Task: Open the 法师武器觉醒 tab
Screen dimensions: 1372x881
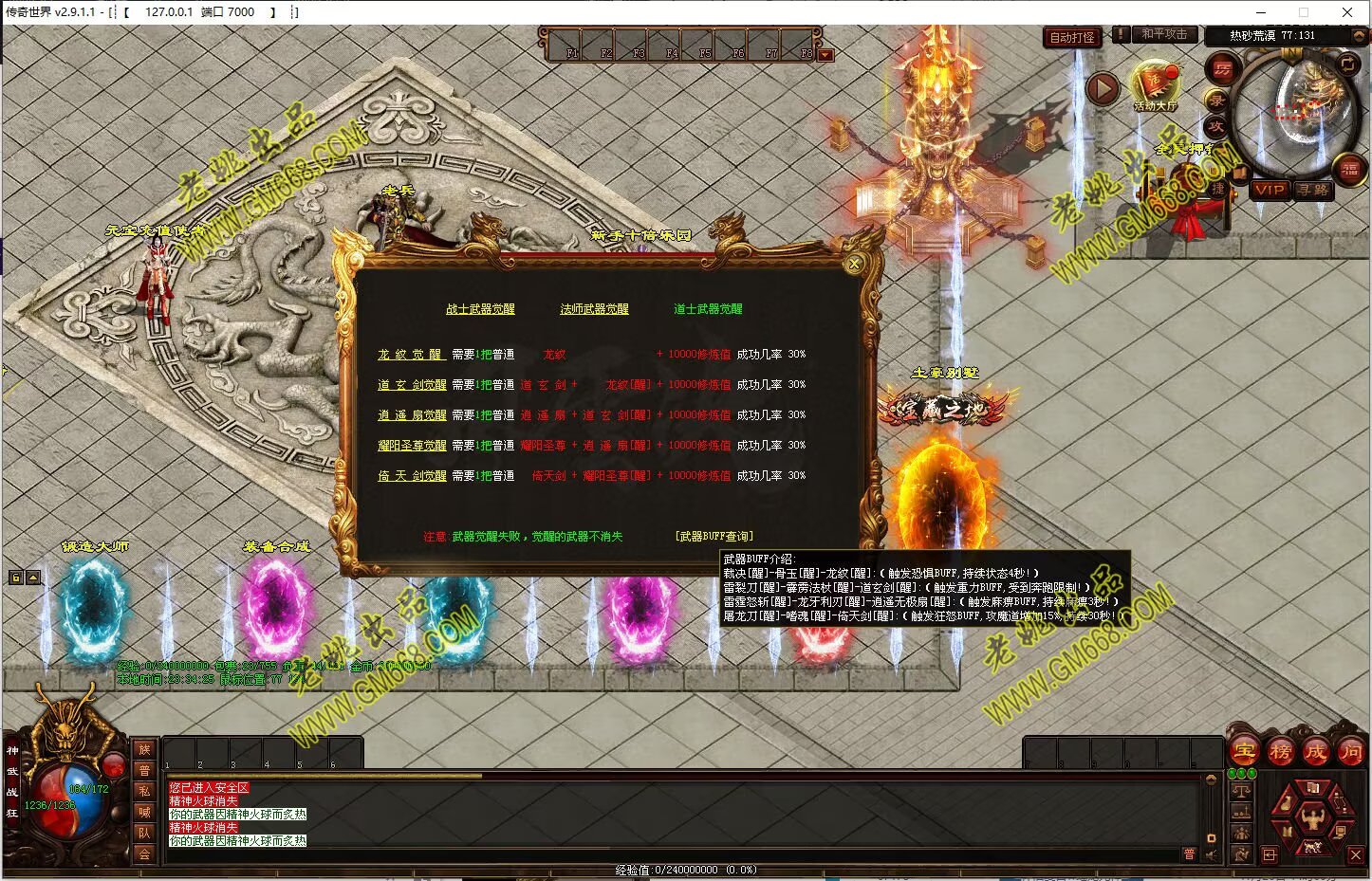Action: (x=594, y=309)
